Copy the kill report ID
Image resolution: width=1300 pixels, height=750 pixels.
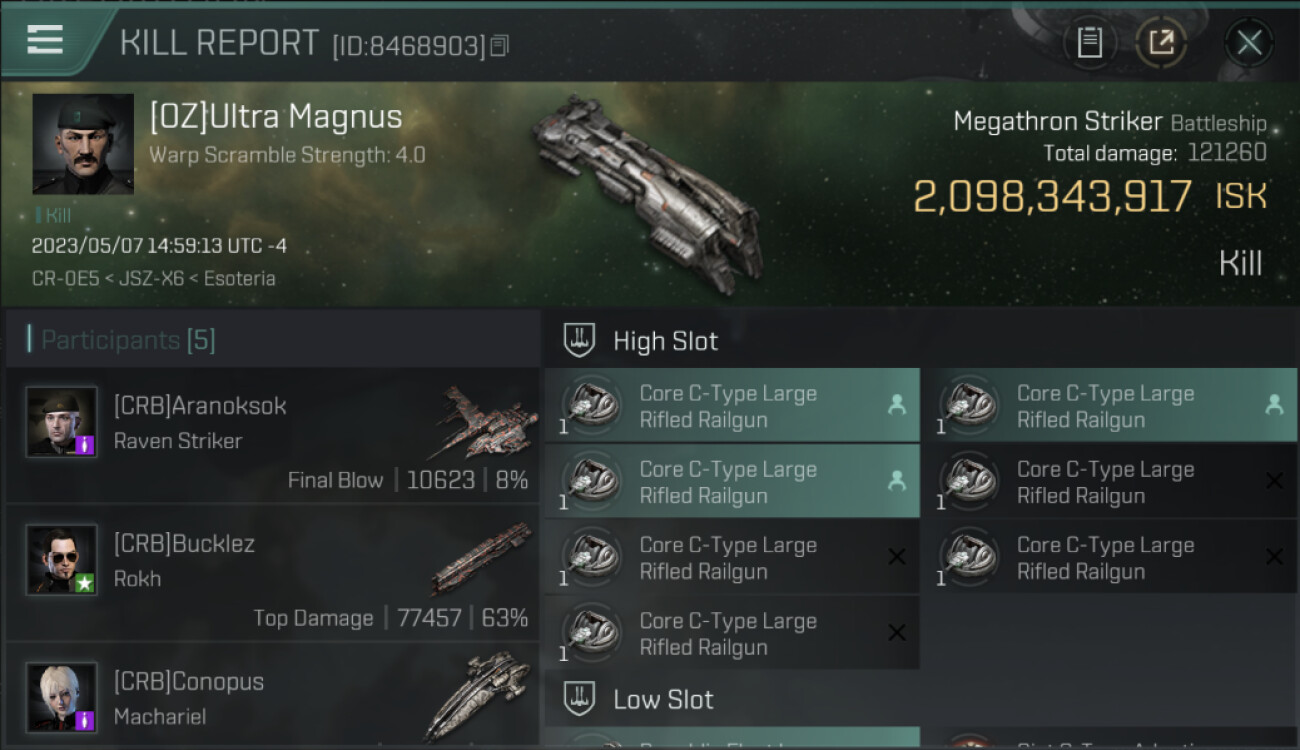tap(499, 46)
